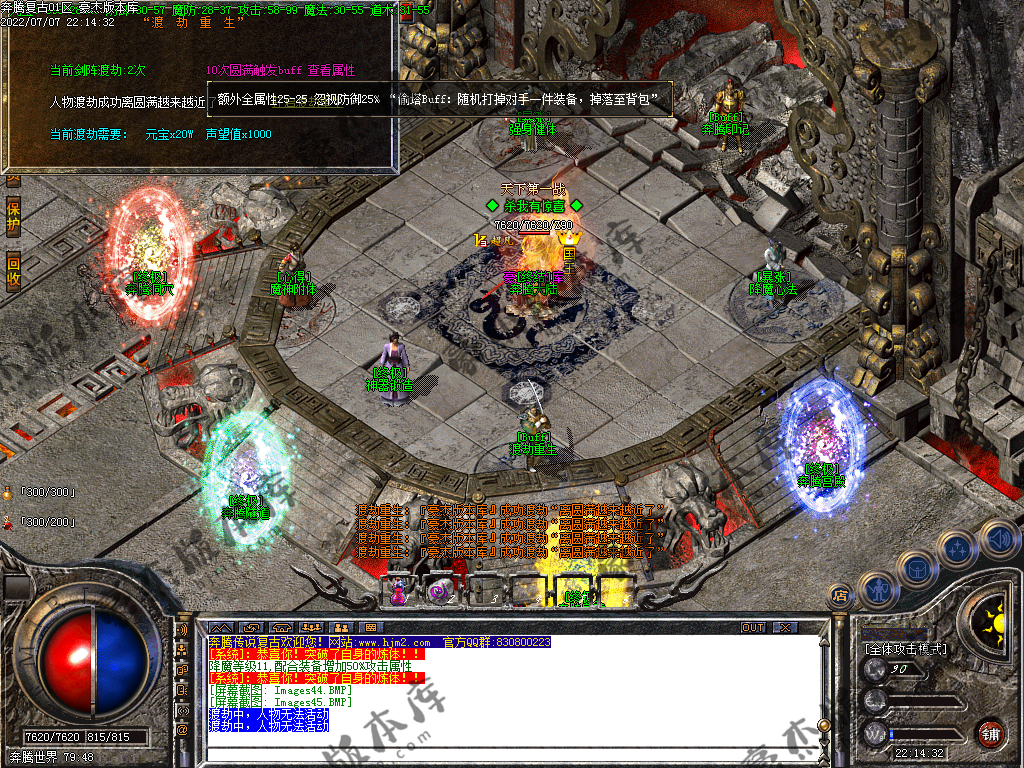This screenshot has height=768, width=1024.
Task: Close the chat panel with X button
Action: coord(785,628)
